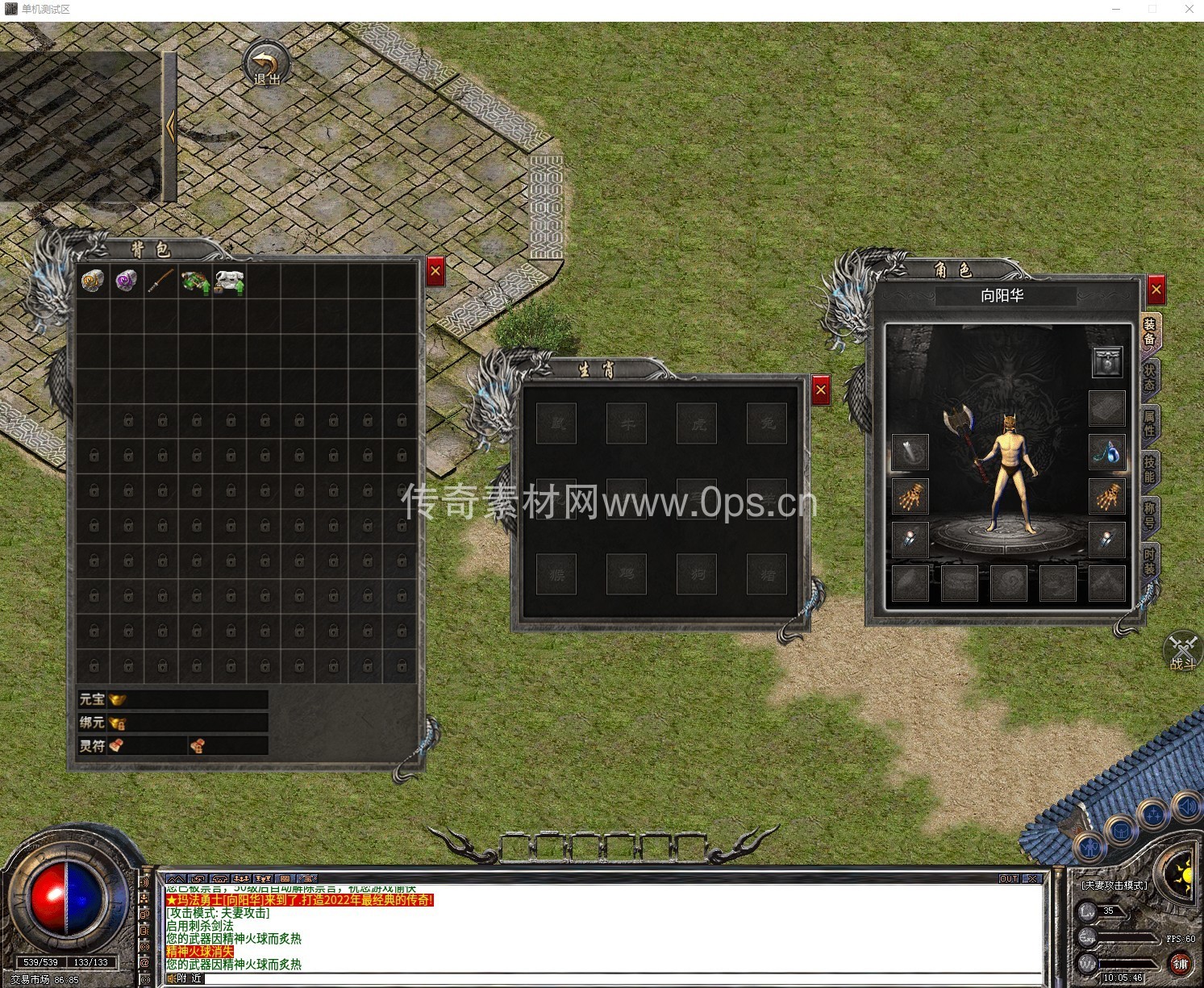Switch to the 状态 status tab
Viewport: 1204px width, 988px height.
1150,377
